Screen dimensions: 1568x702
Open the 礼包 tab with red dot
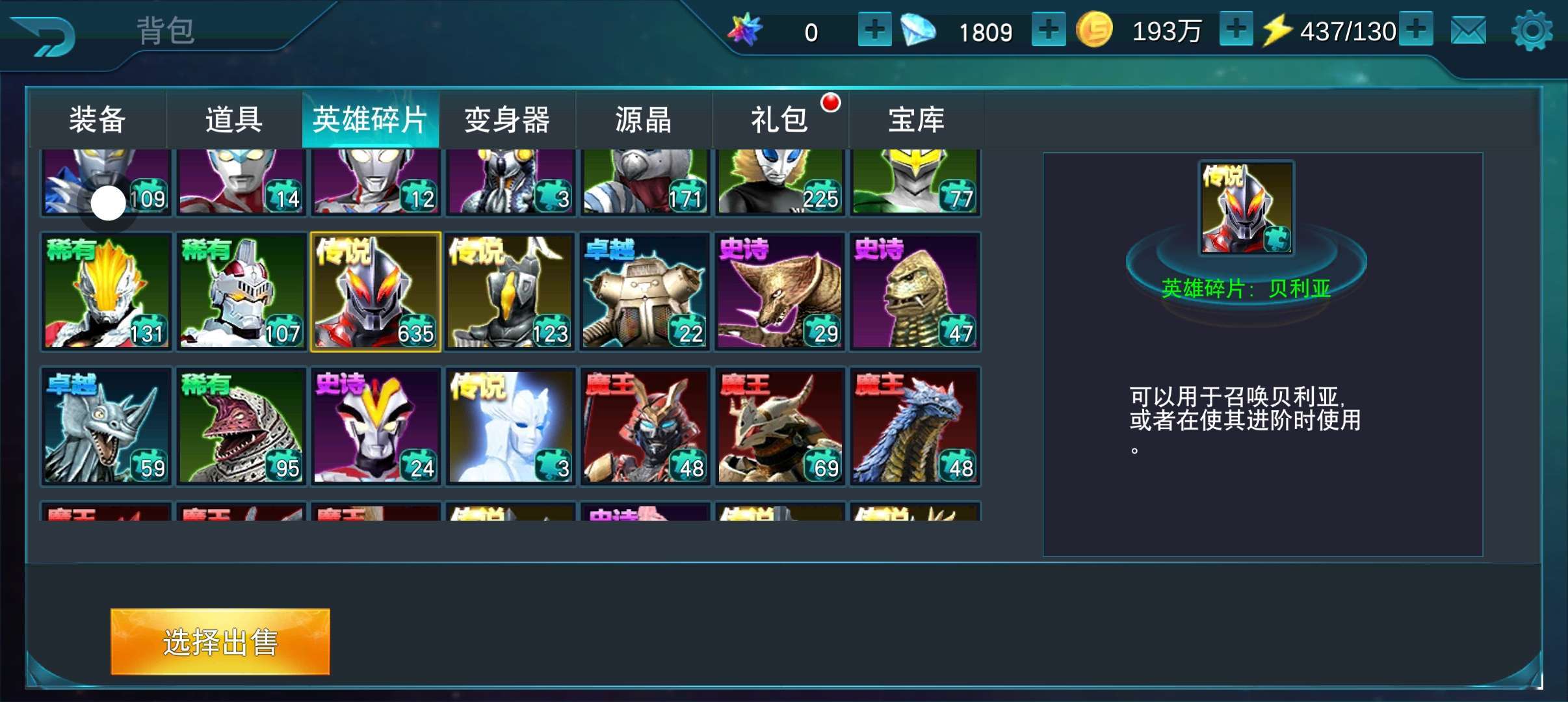tap(780, 120)
